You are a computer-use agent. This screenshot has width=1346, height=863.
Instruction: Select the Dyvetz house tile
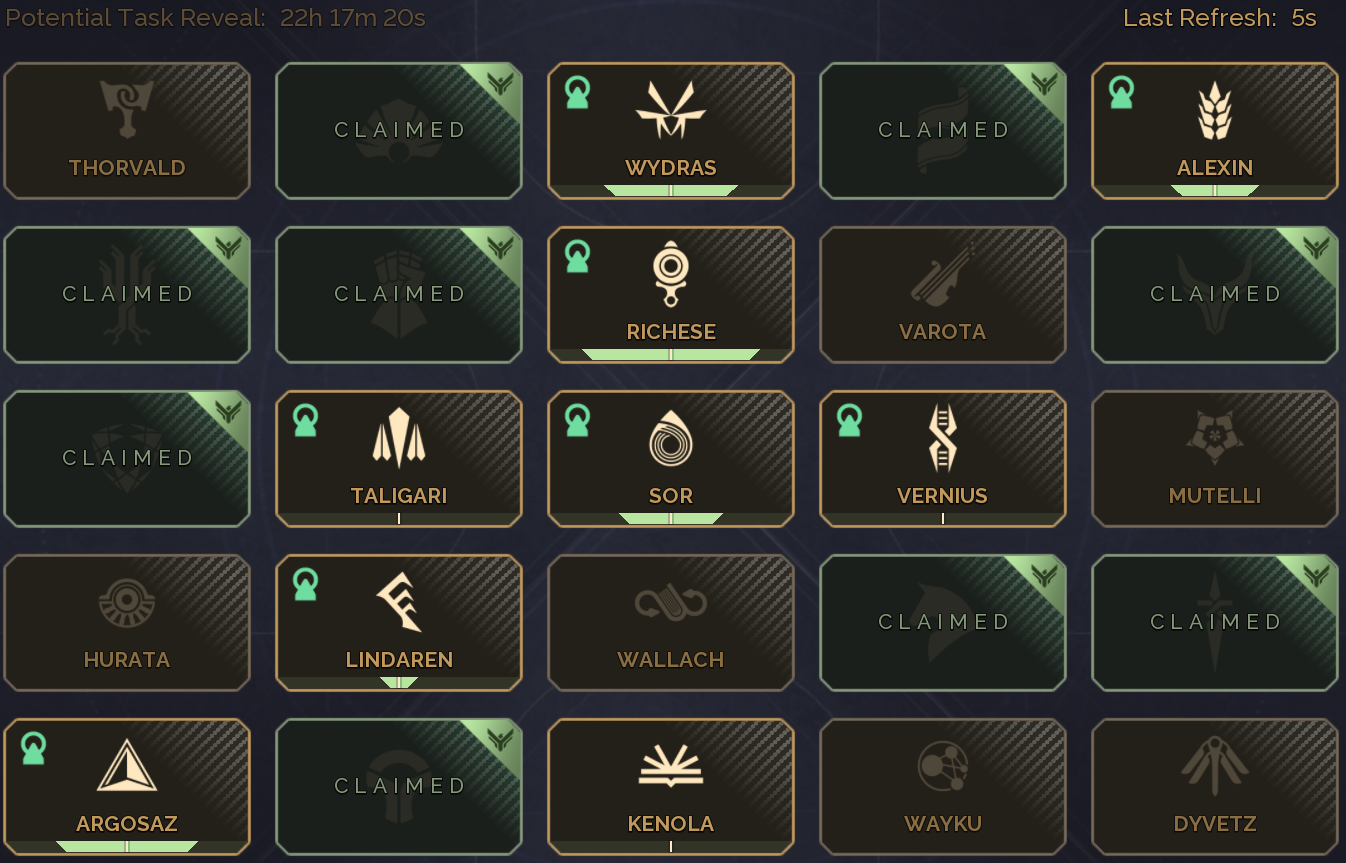tap(1215, 787)
